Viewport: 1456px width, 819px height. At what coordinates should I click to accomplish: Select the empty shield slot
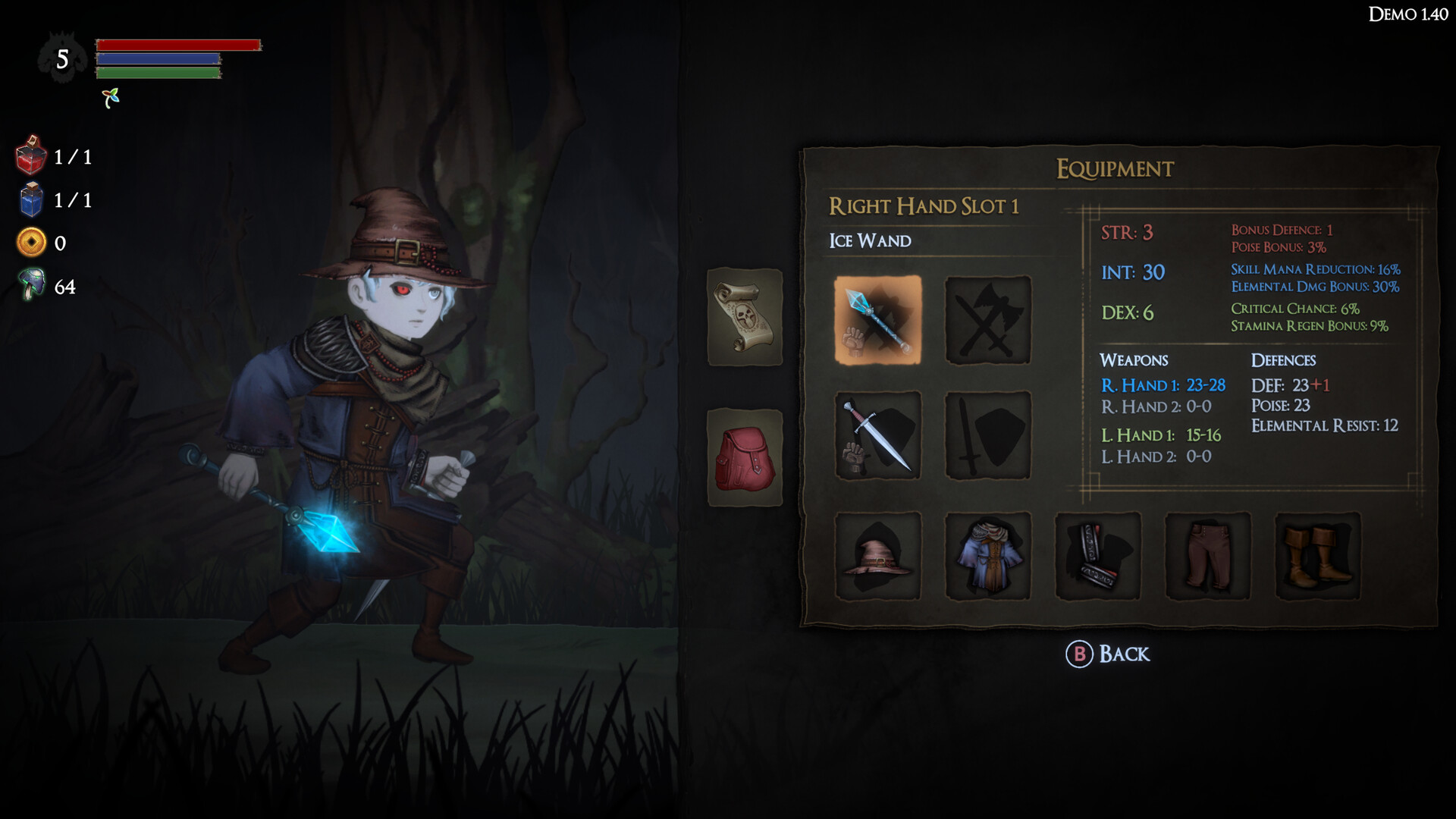pyautogui.click(x=987, y=435)
